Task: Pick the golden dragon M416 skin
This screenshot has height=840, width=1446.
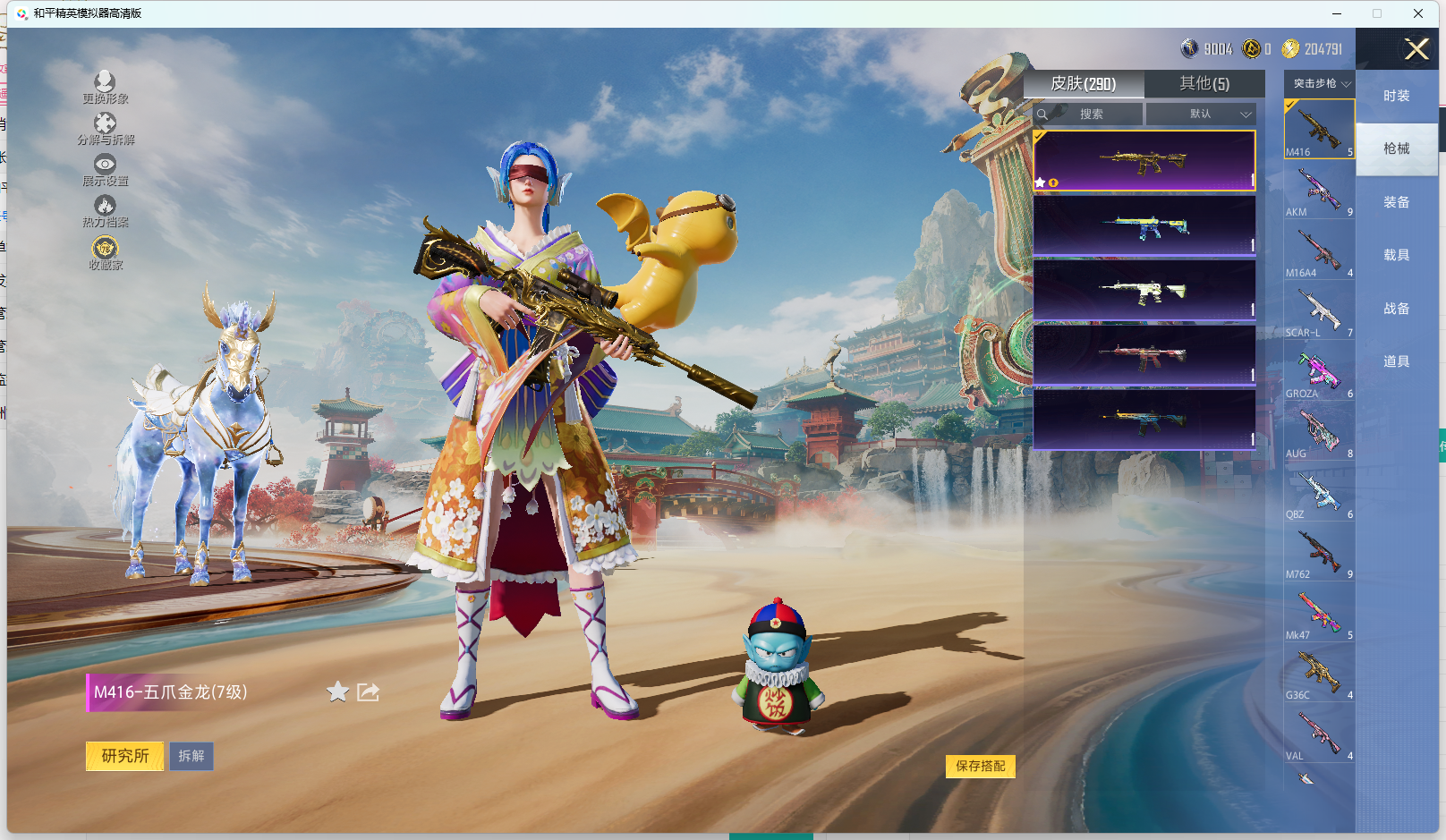Action: click(x=1144, y=161)
